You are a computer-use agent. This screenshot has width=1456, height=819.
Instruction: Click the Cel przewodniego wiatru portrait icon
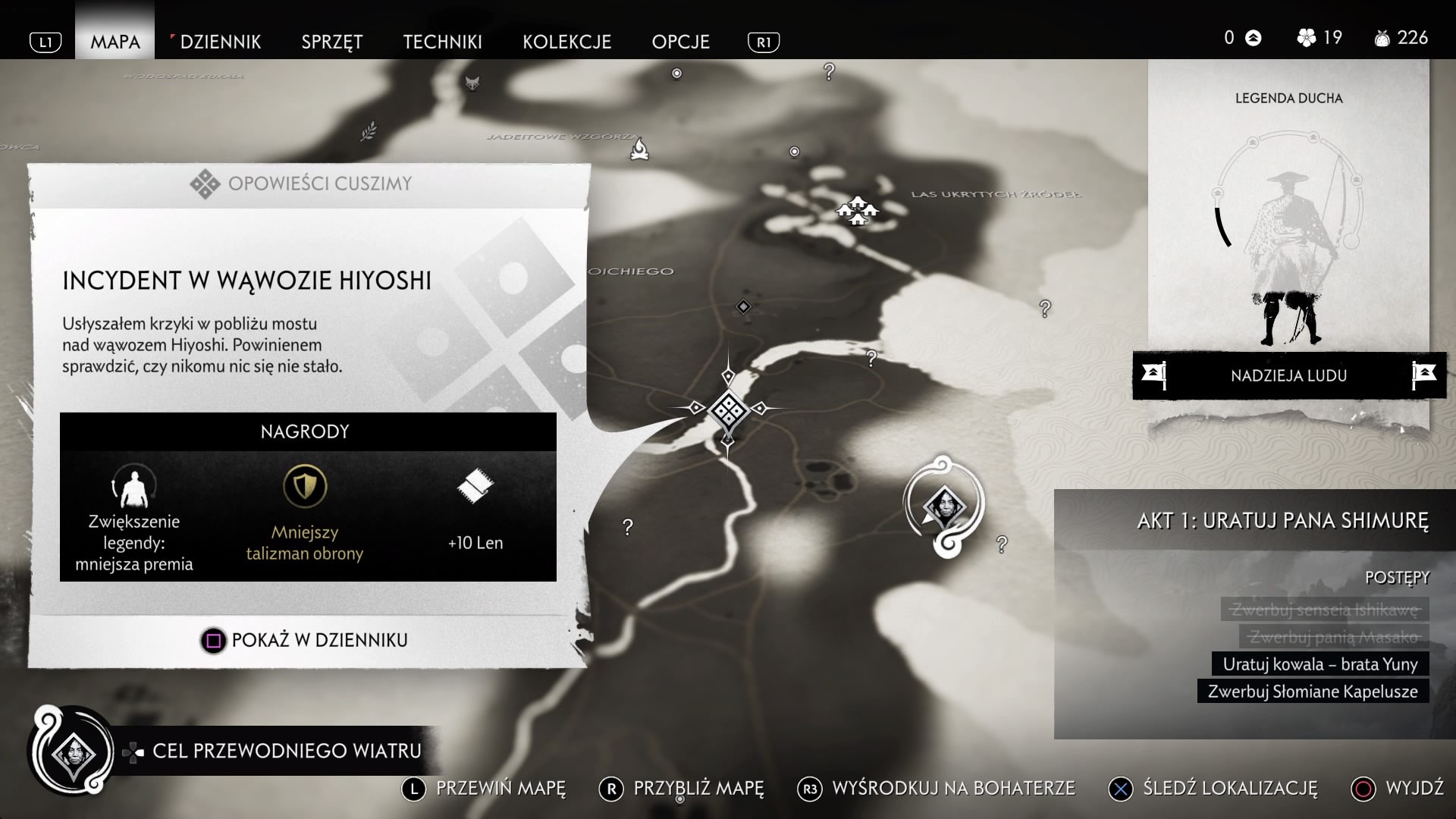tap(72, 753)
